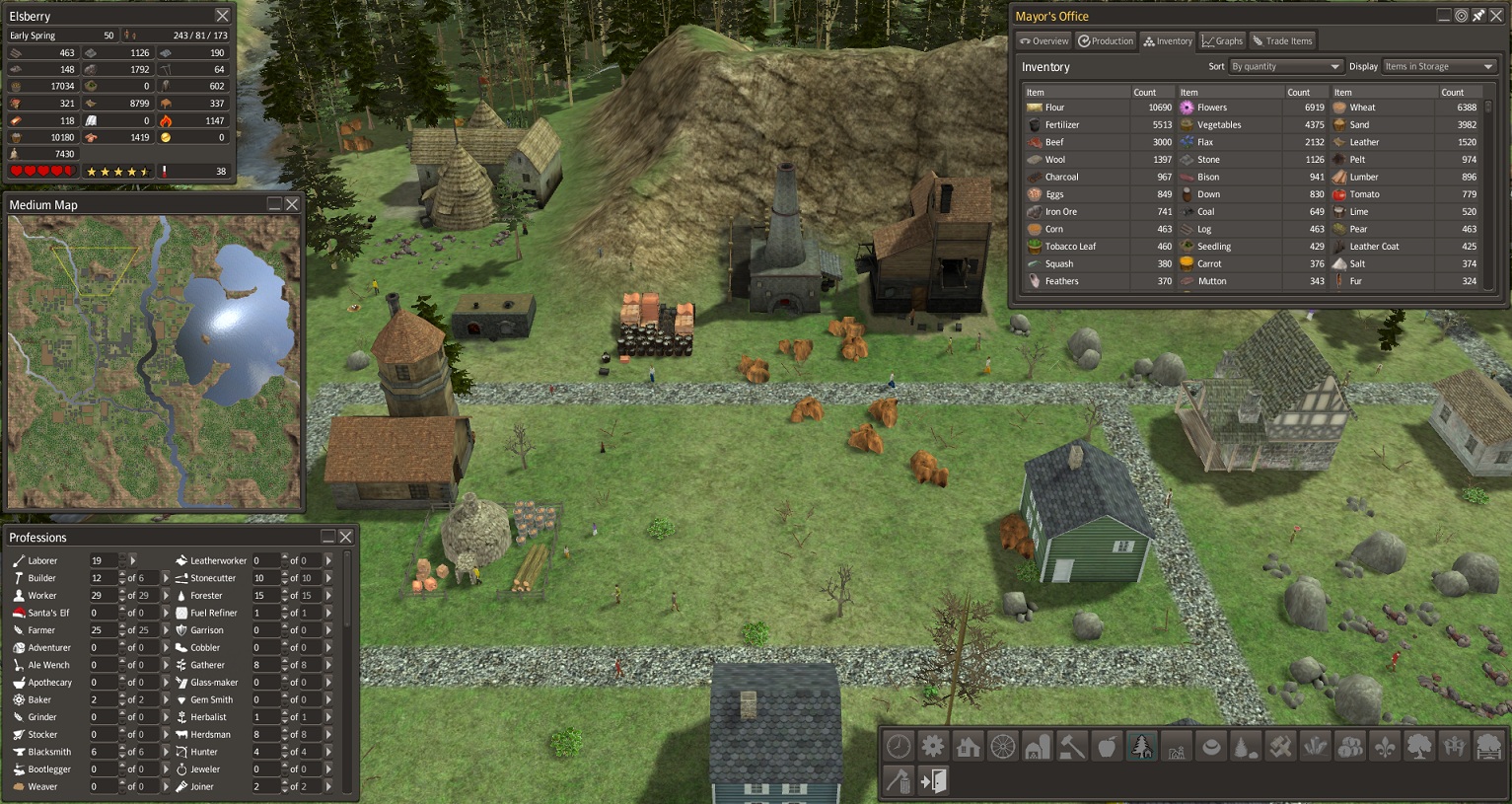Minimize the Professions window
The width and height of the screenshot is (1512, 804).
(x=328, y=537)
